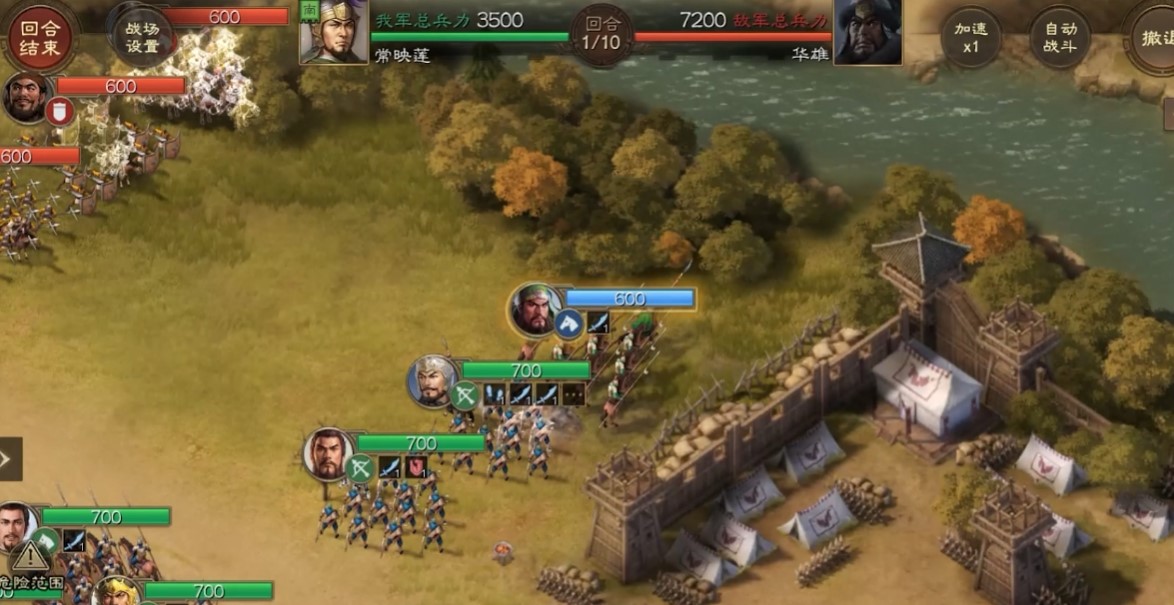The width and height of the screenshot is (1174, 605).
Task: Select commander 常映莲 portrait
Action: 334,31
